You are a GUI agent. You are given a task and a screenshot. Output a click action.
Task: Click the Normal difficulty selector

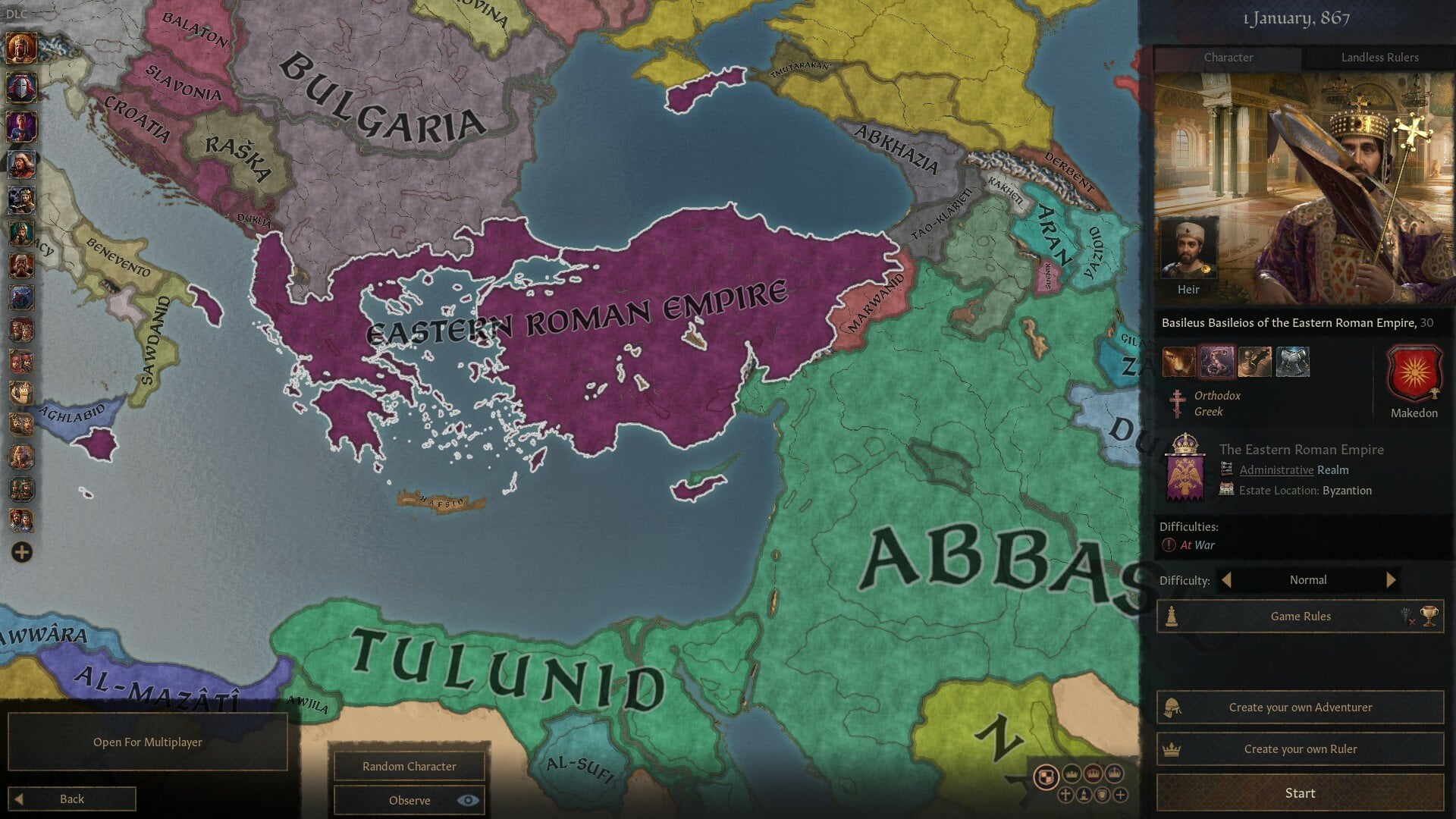(x=1308, y=580)
